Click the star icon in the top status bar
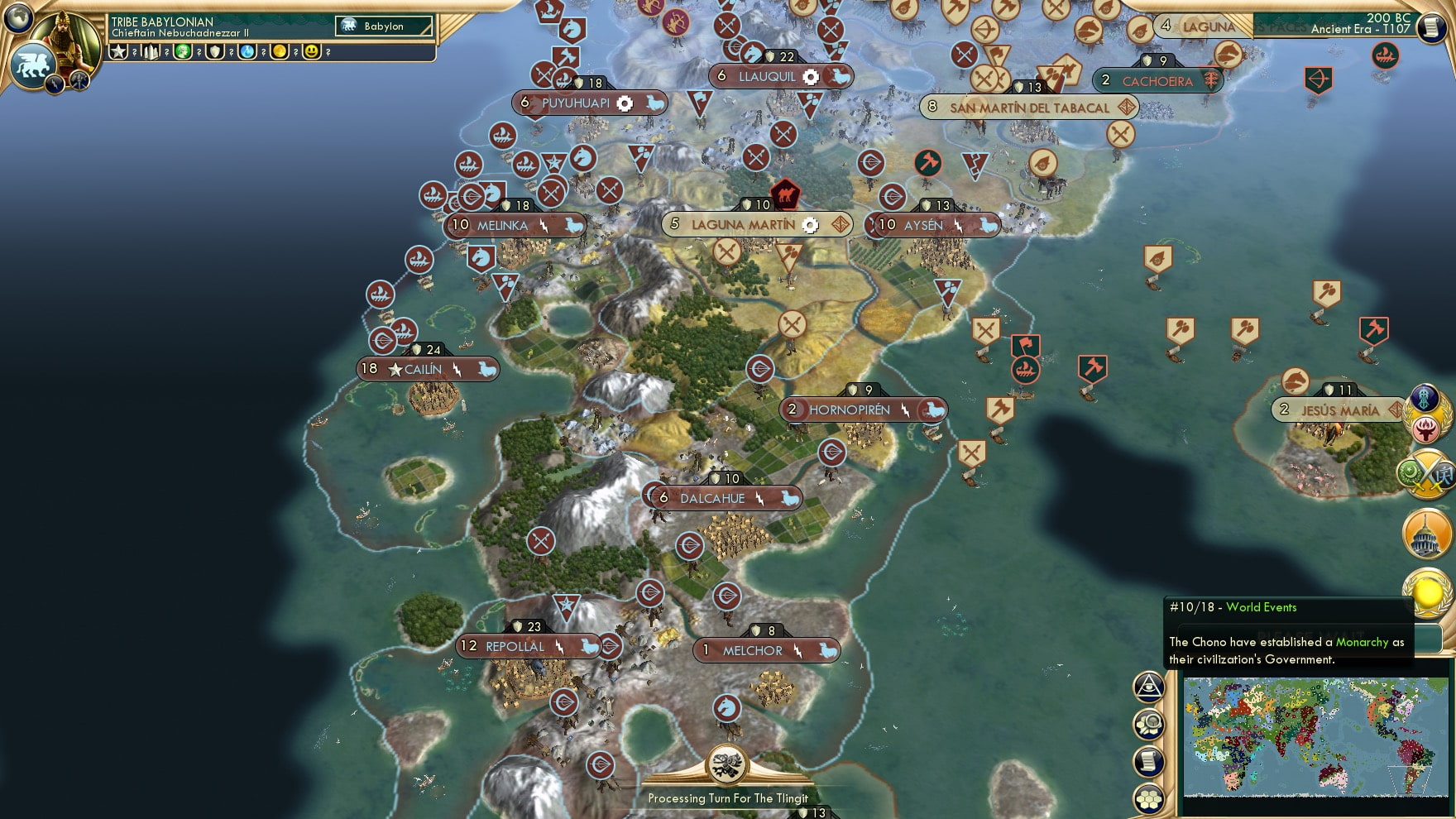This screenshot has width=1456, height=819. coord(118,51)
